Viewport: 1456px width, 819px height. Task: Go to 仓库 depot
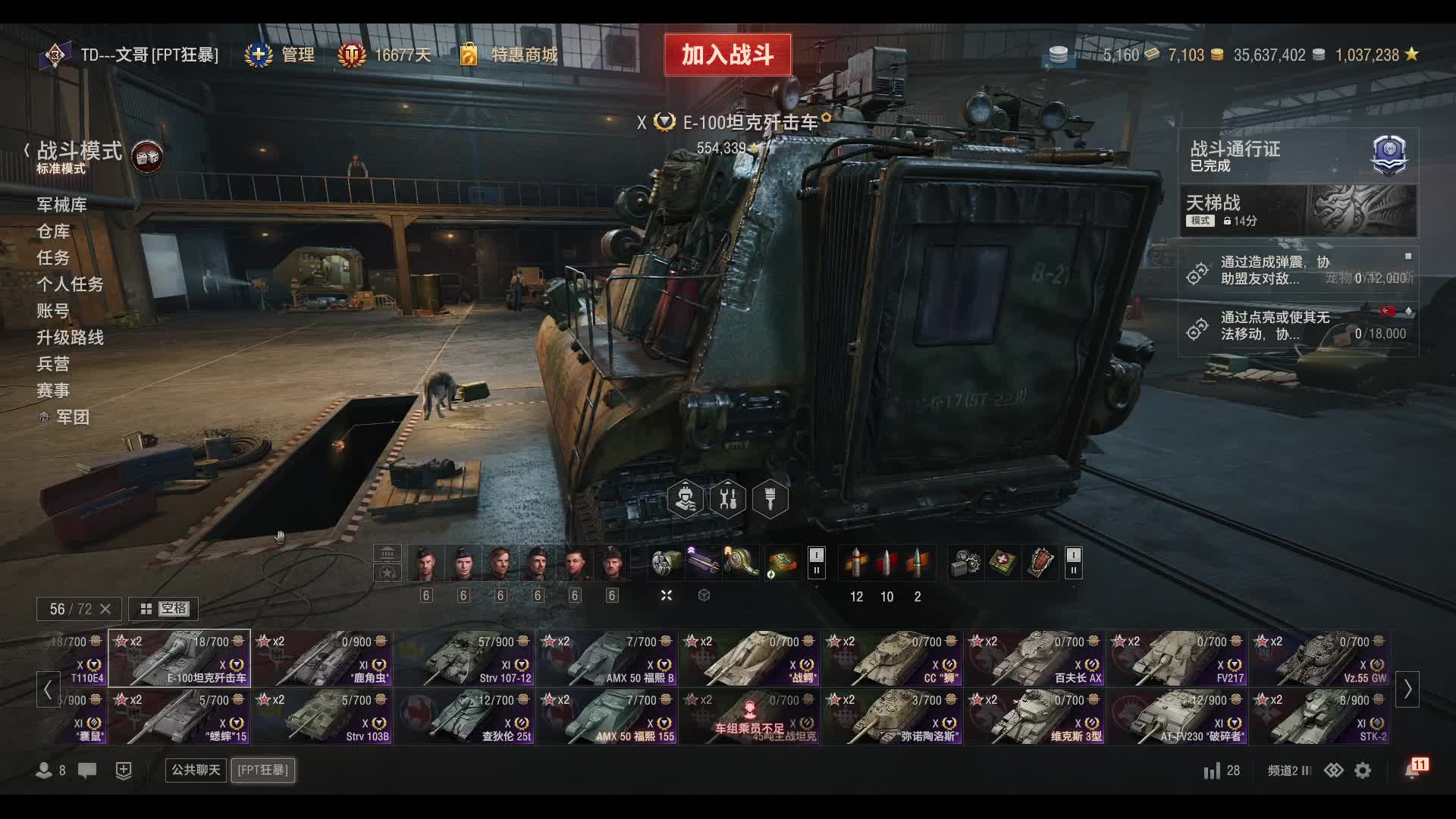coord(53,231)
